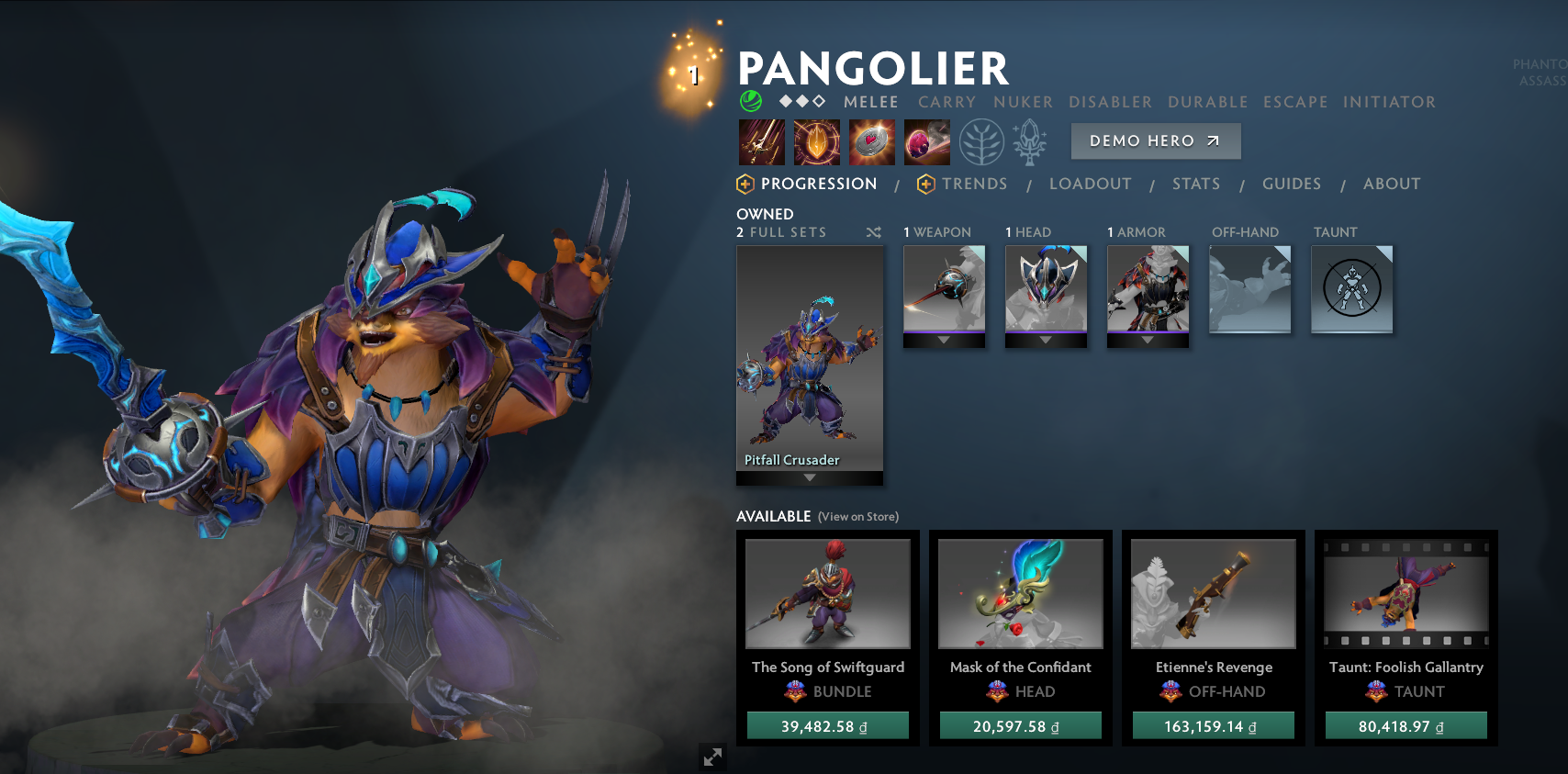The height and width of the screenshot is (774, 1568).
Task: Select the Pitfall Crusader full set
Action: pos(809,358)
